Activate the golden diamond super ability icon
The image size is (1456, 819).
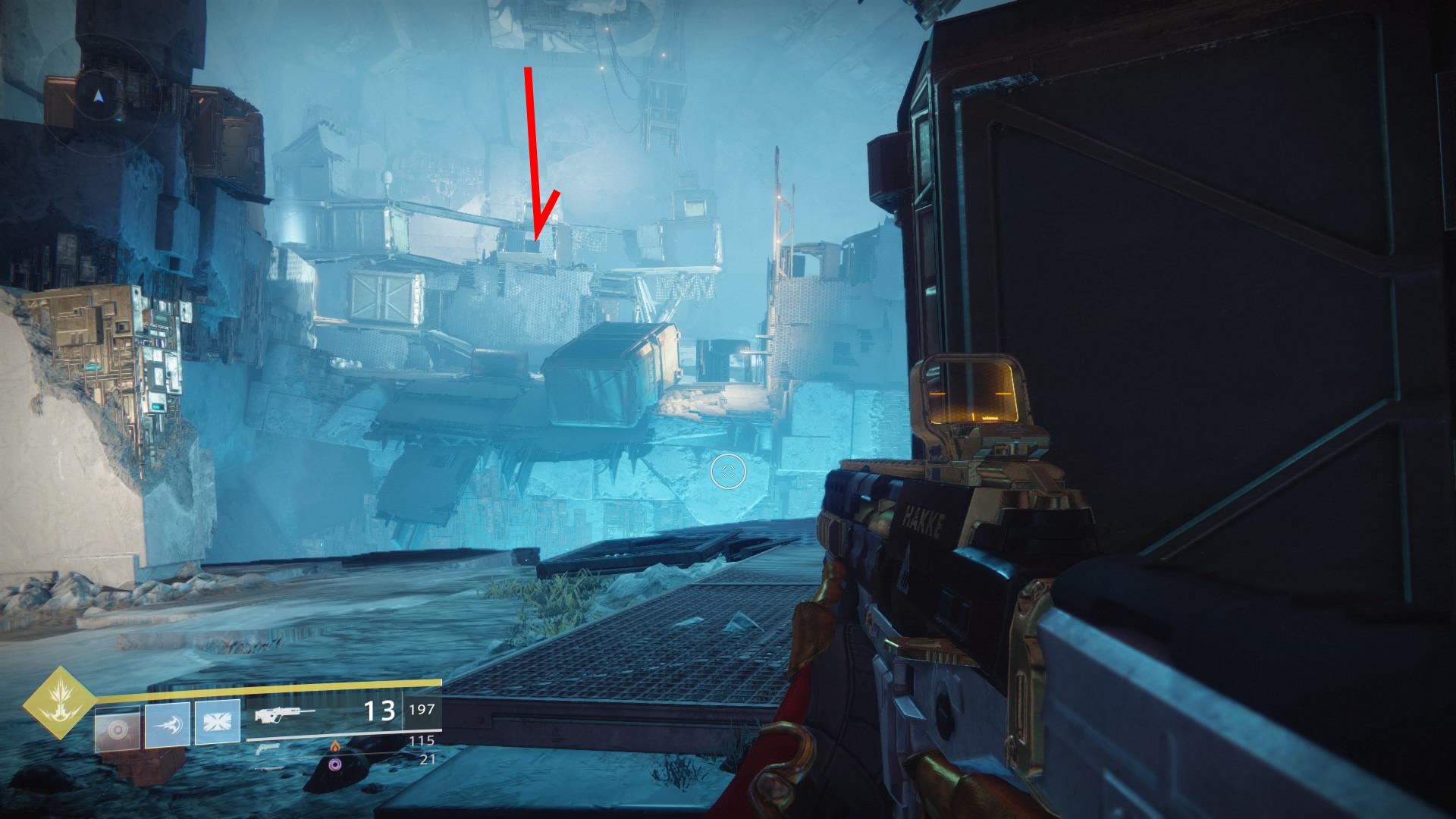[x=59, y=703]
